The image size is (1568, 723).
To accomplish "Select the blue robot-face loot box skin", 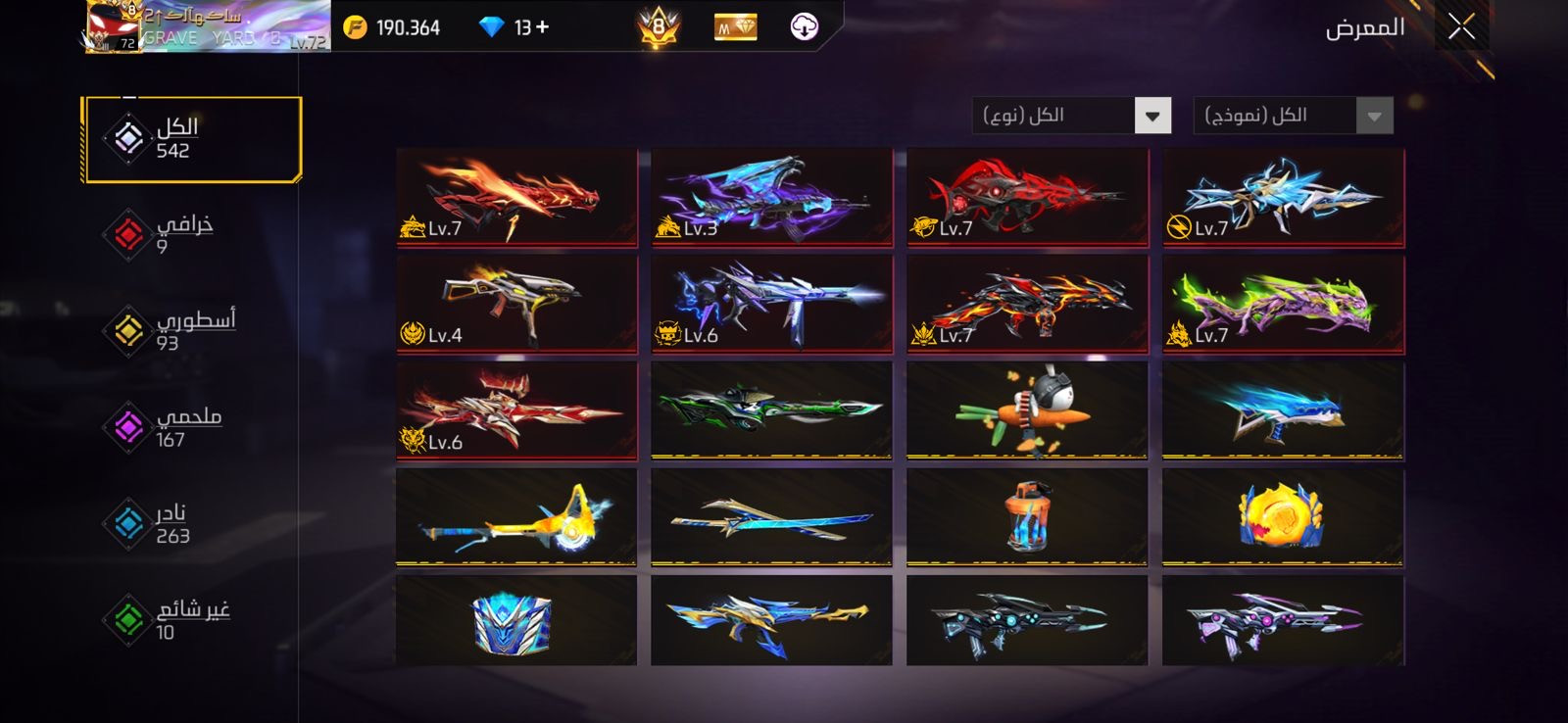I will click(516, 620).
